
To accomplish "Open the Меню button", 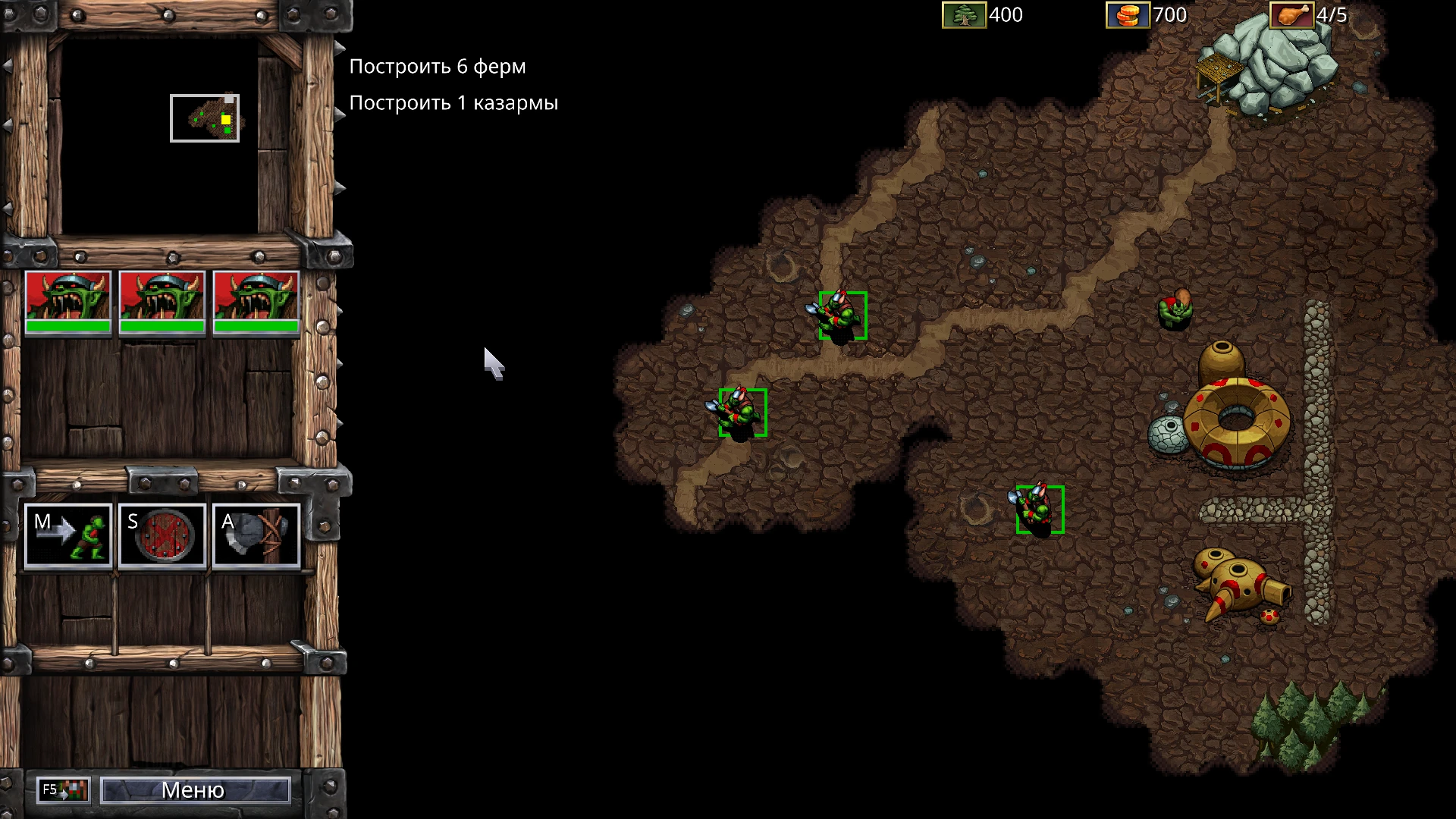I will (195, 790).
